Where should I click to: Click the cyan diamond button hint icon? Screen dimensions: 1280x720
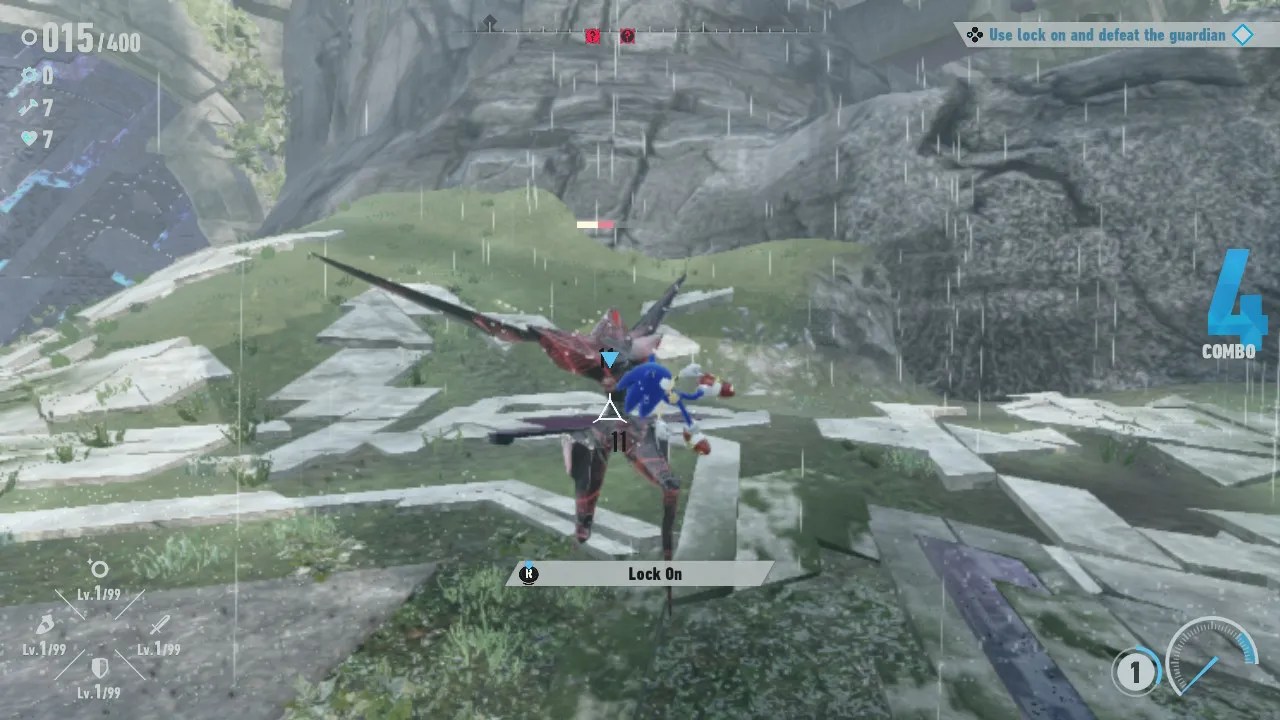coord(1243,35)
